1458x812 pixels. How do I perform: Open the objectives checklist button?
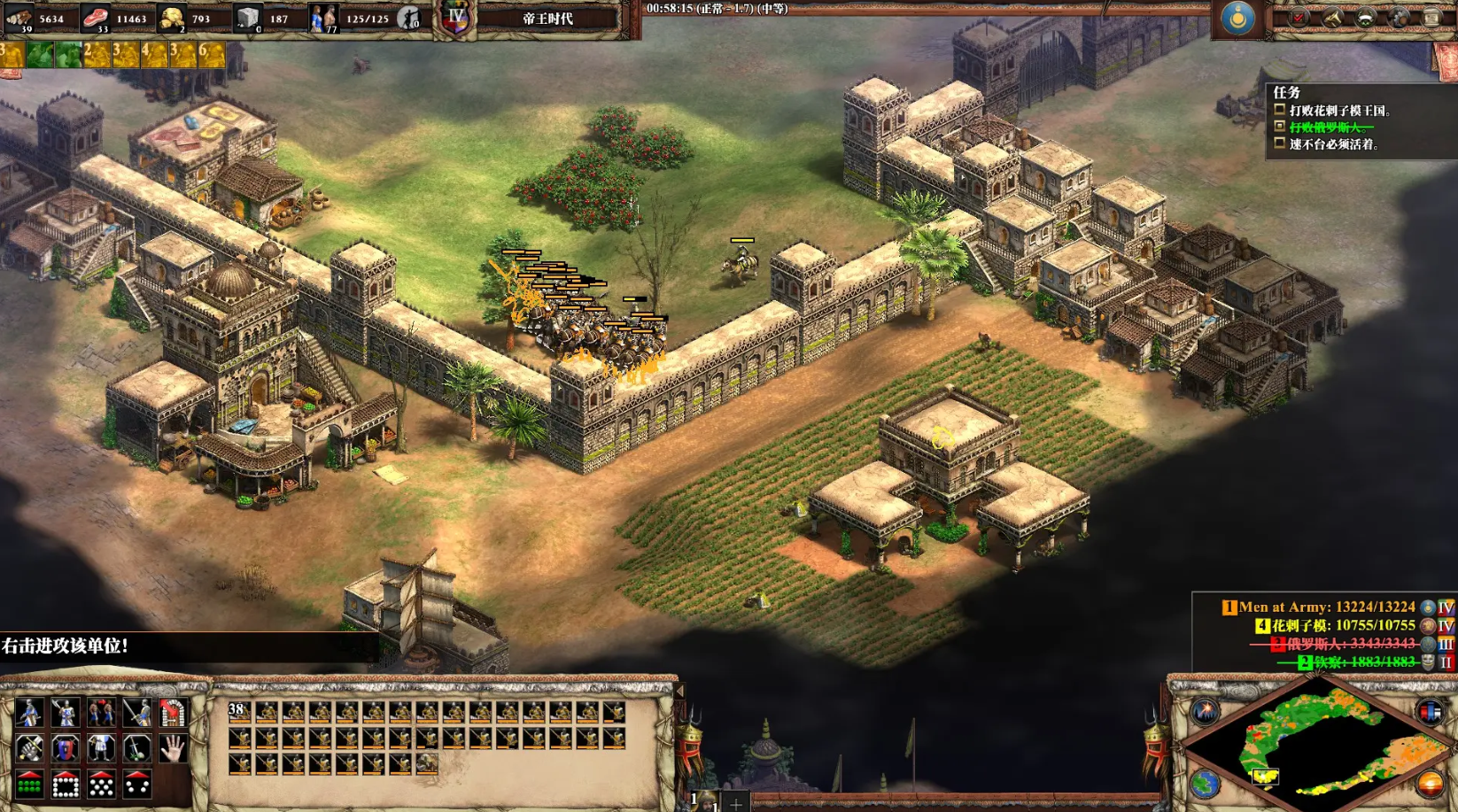[x=1299, y=18]
